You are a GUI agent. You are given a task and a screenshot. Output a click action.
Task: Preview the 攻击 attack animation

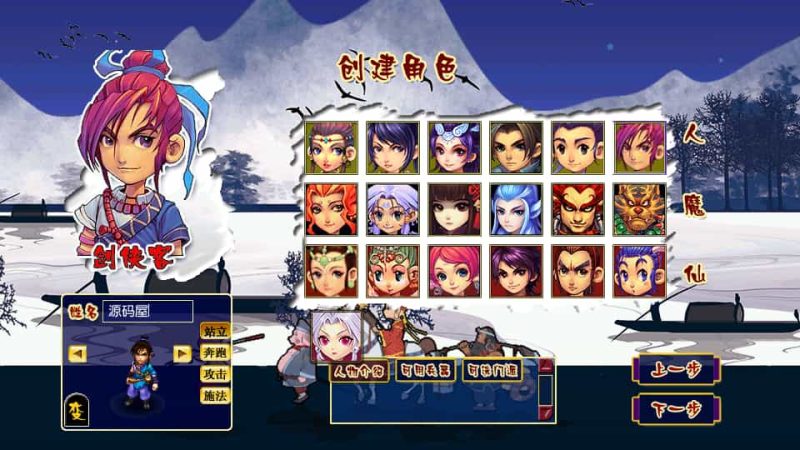(215, 374)
